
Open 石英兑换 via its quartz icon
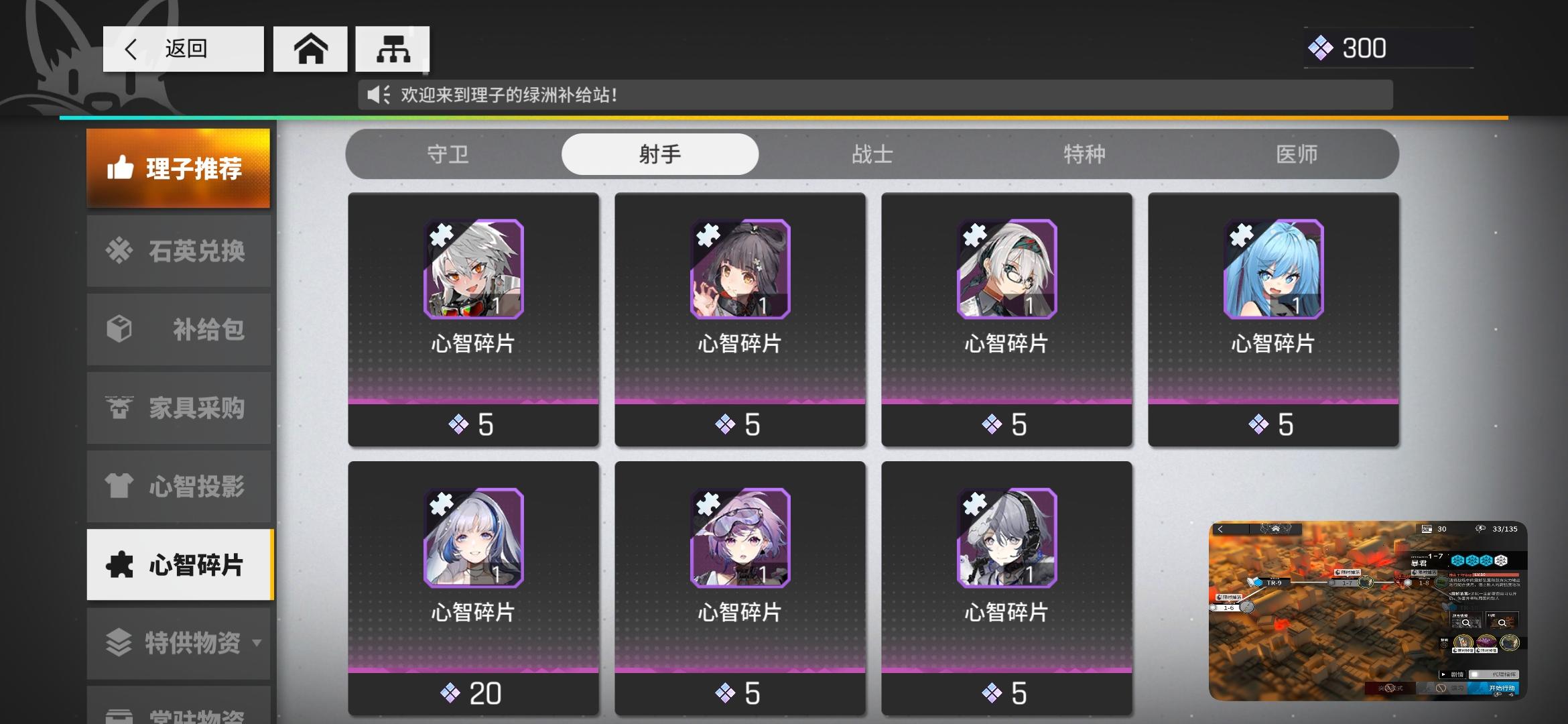[x=119, y=251]
